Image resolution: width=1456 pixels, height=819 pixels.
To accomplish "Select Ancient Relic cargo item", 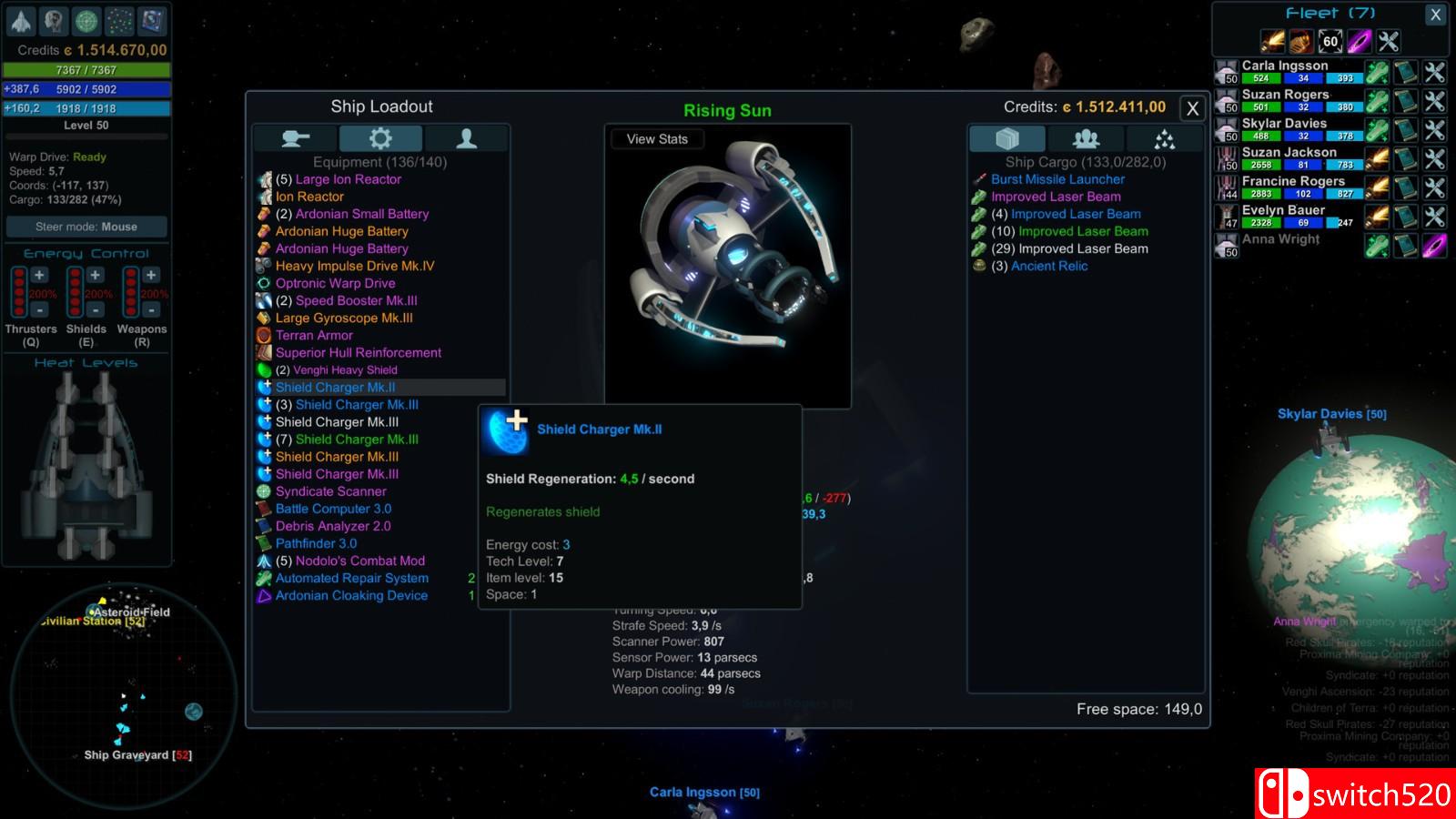I will pyautogui.click(x=1048, y=266).
